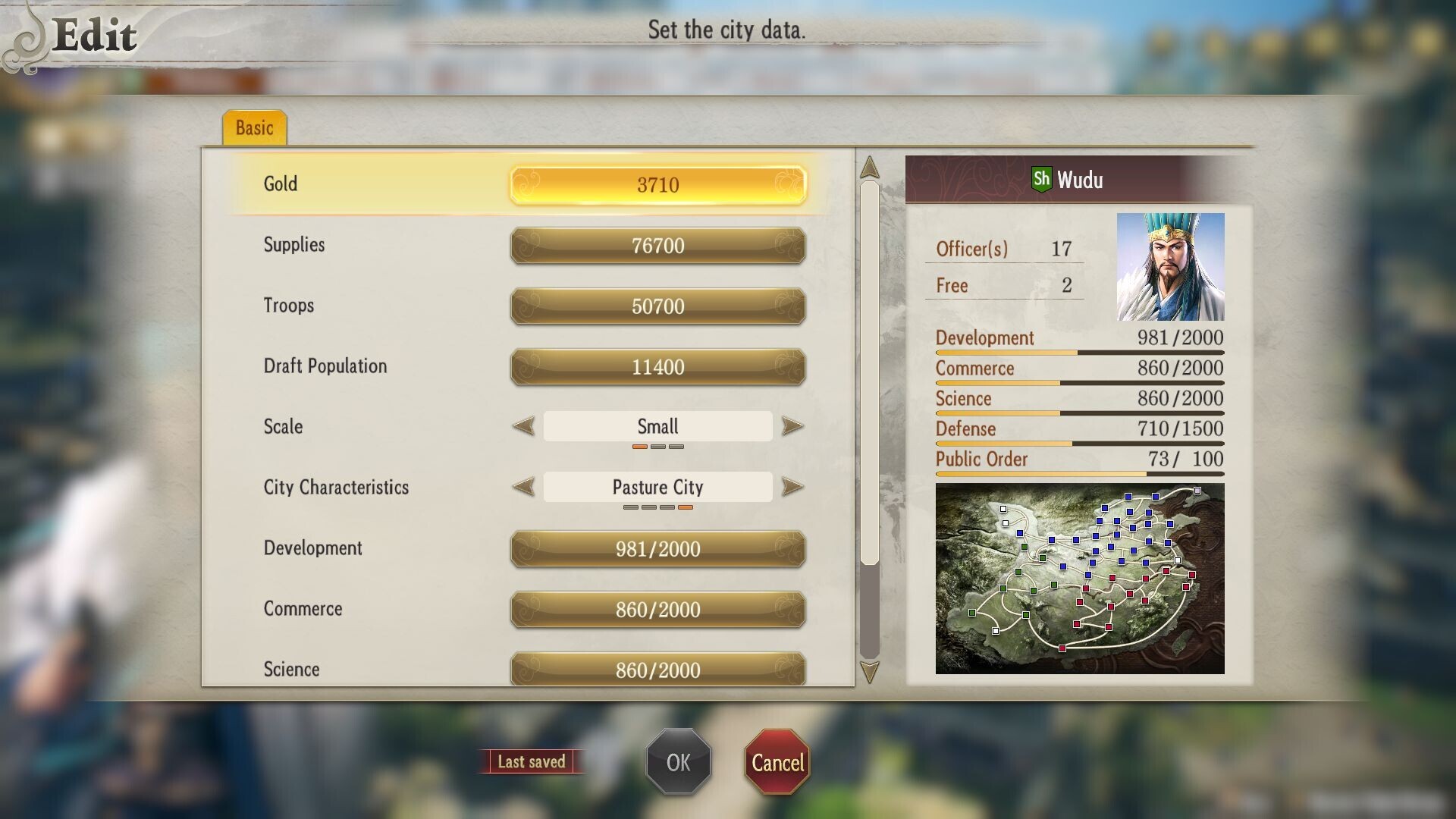
Task: Select the right arrow to increase Scale
Action: click(791, 426)
